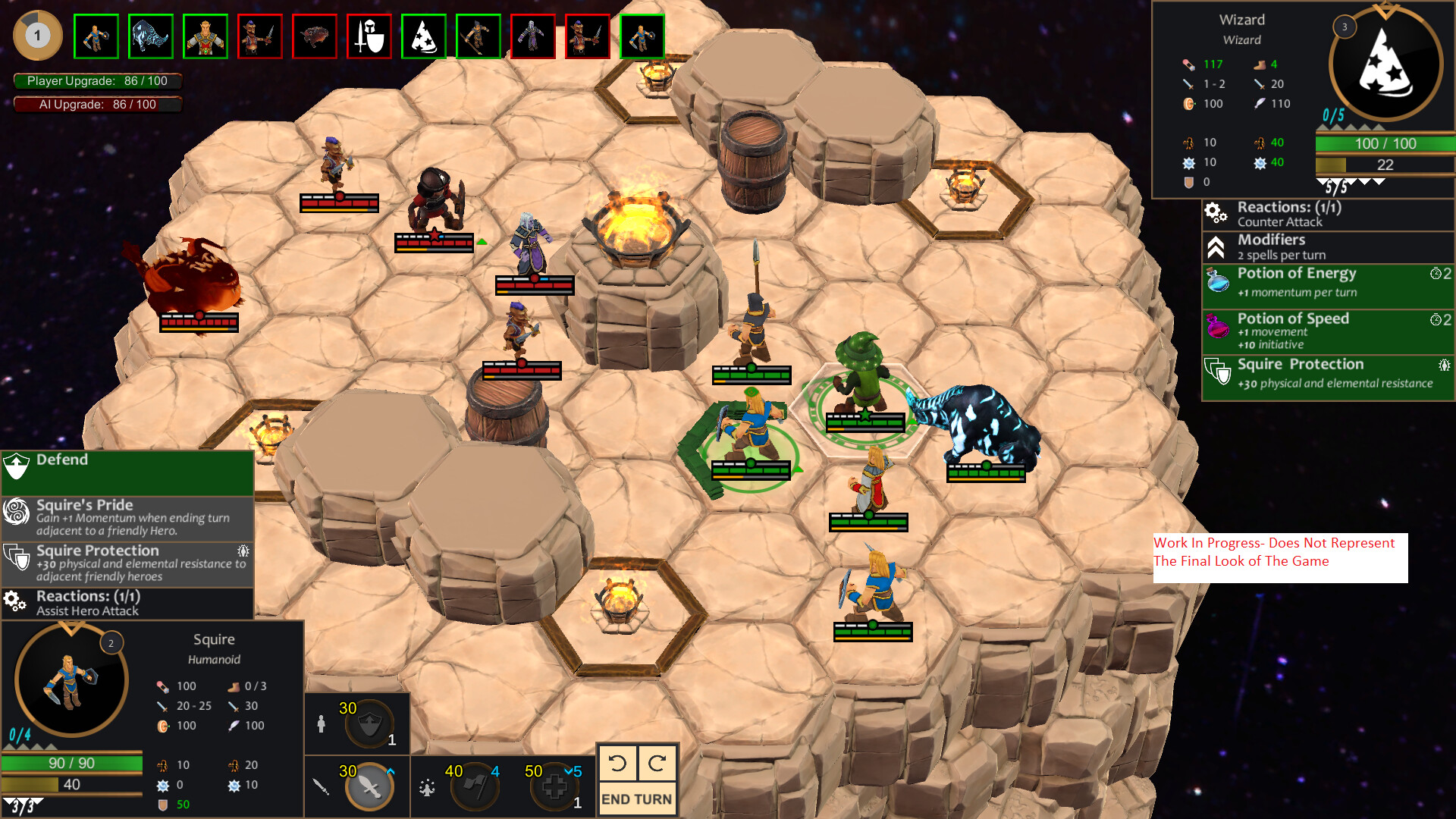Select the Defend ability panel
Image resolution: width=1456 pixels, height=819 pixels.
tap(127, 472)
